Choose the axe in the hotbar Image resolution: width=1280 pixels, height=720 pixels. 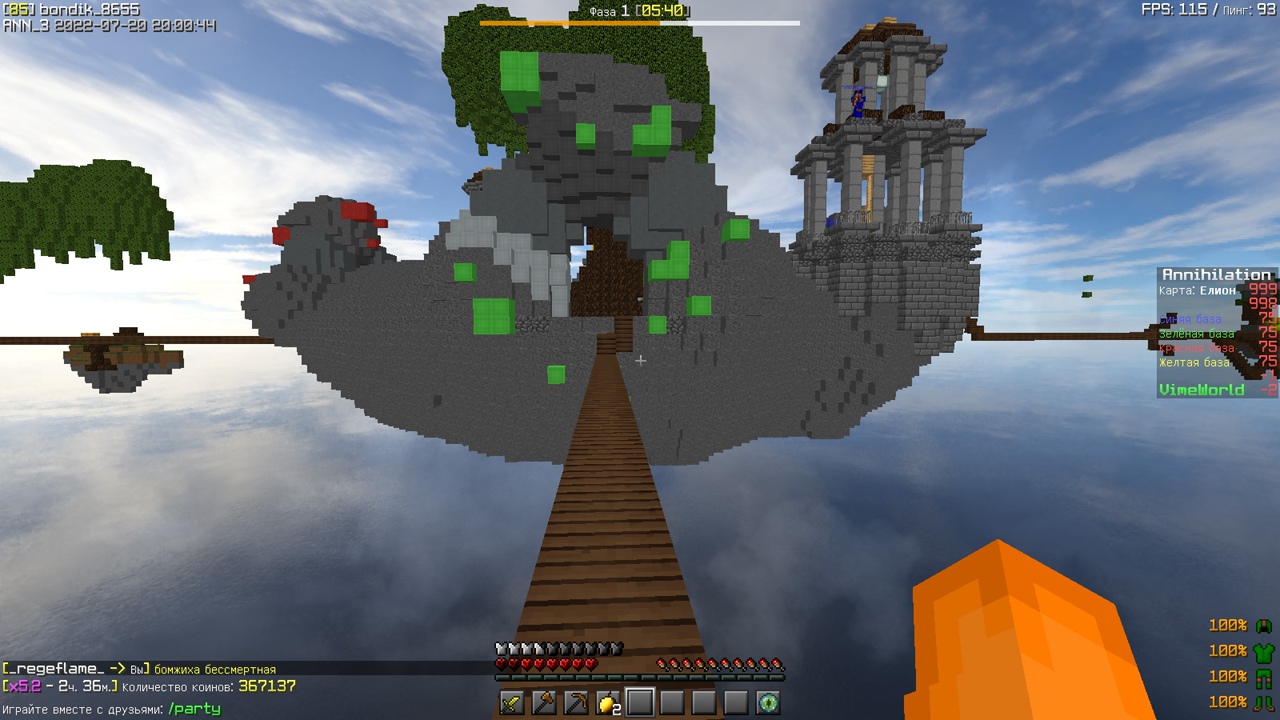click(x=544, y=703)
